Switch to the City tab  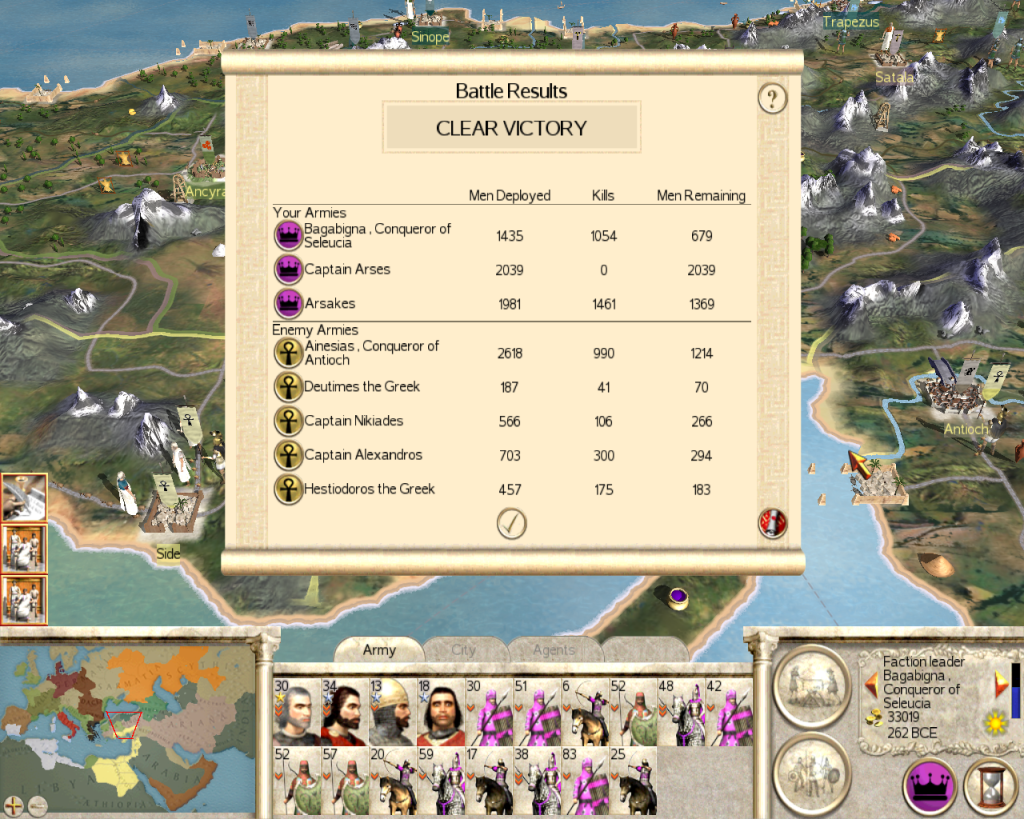[464, 650]
